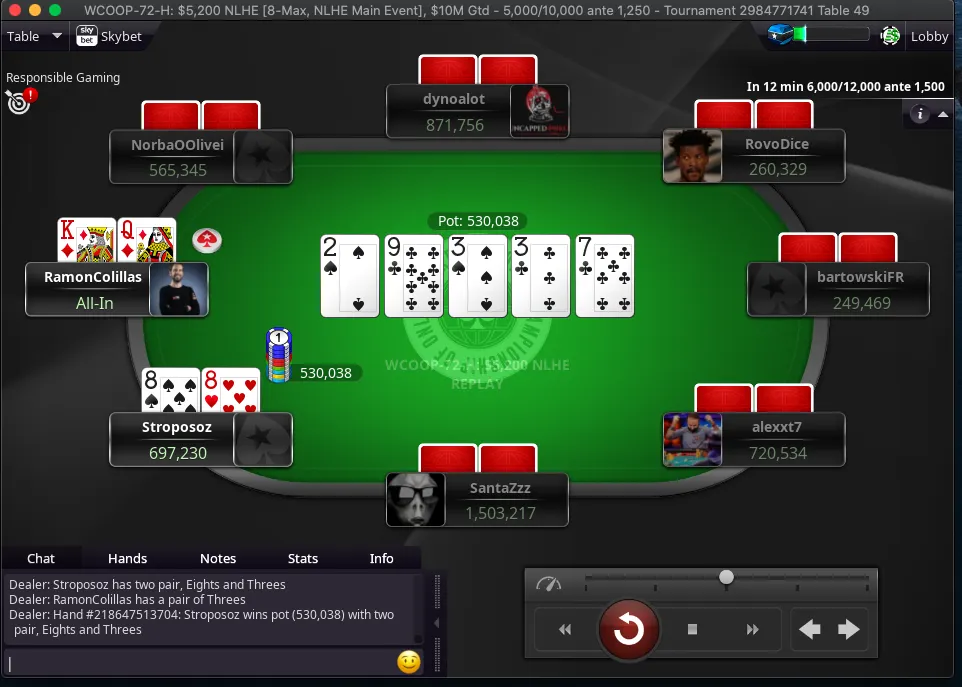Go to the next hand

[x=849, y=630]
